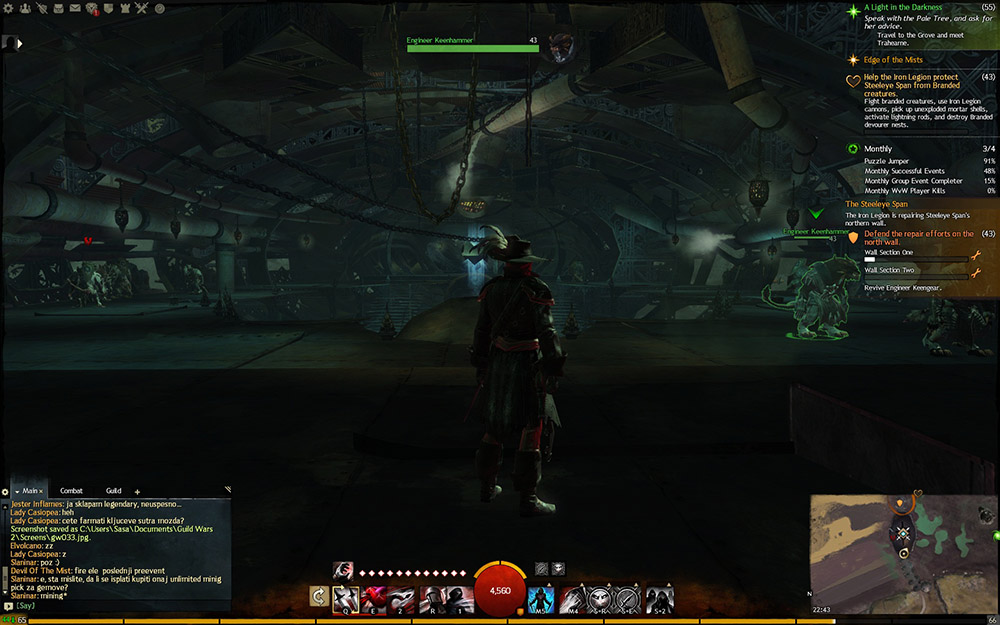Open the Black Lion Trading Company icon
1000x625 pixels.
coord(93,9)
